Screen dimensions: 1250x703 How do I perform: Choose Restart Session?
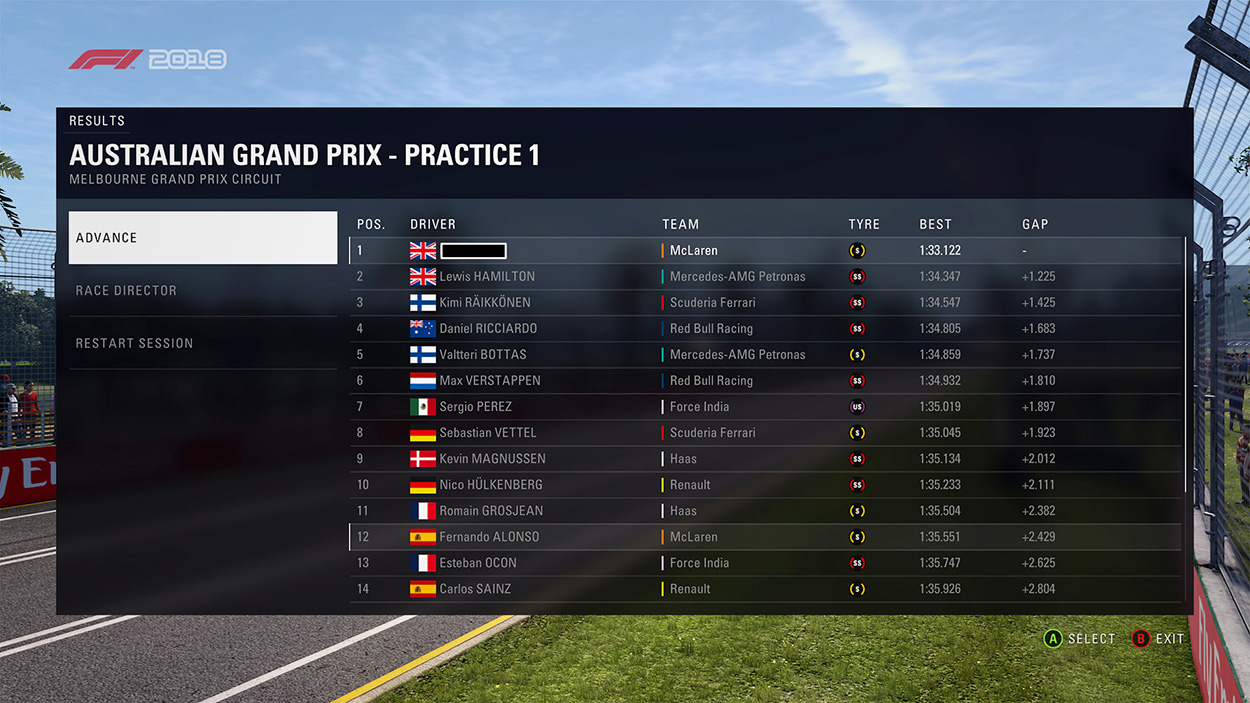(202, 343)
